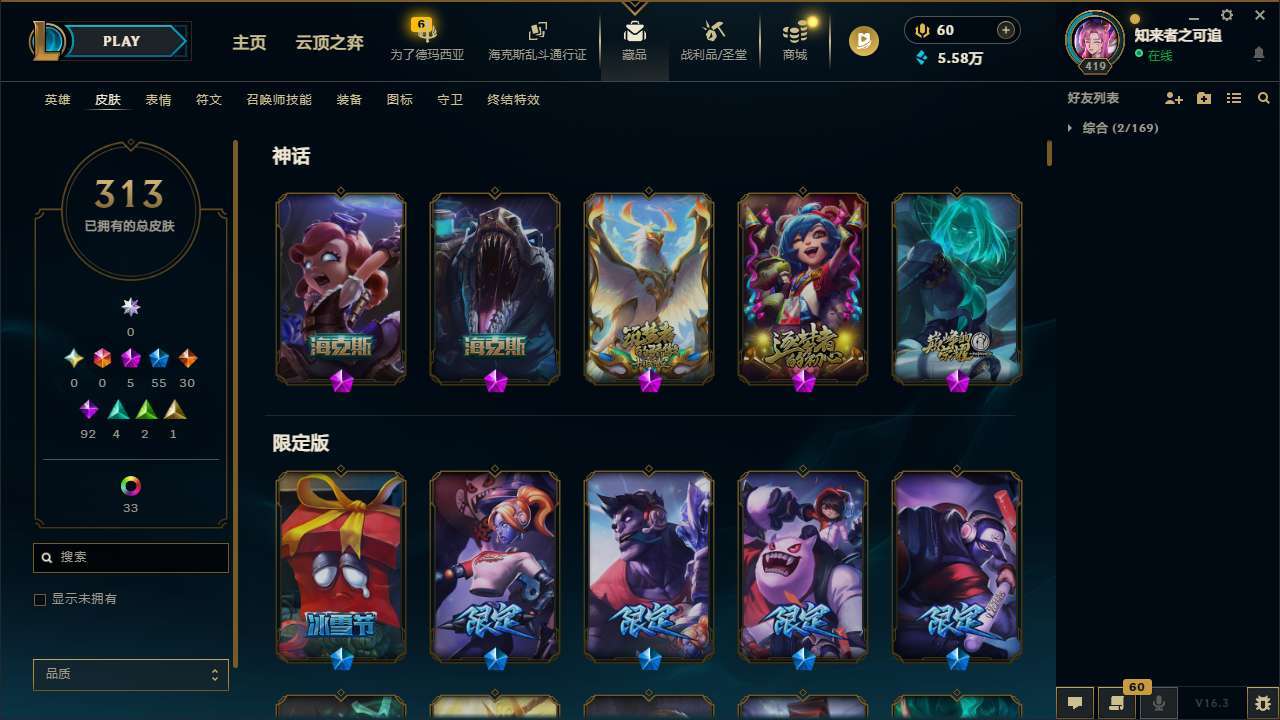Image resolution: width=1280 pixels, height=720 pixels.
Task: Click the PLAY button
Action: (x=121, y=41)
